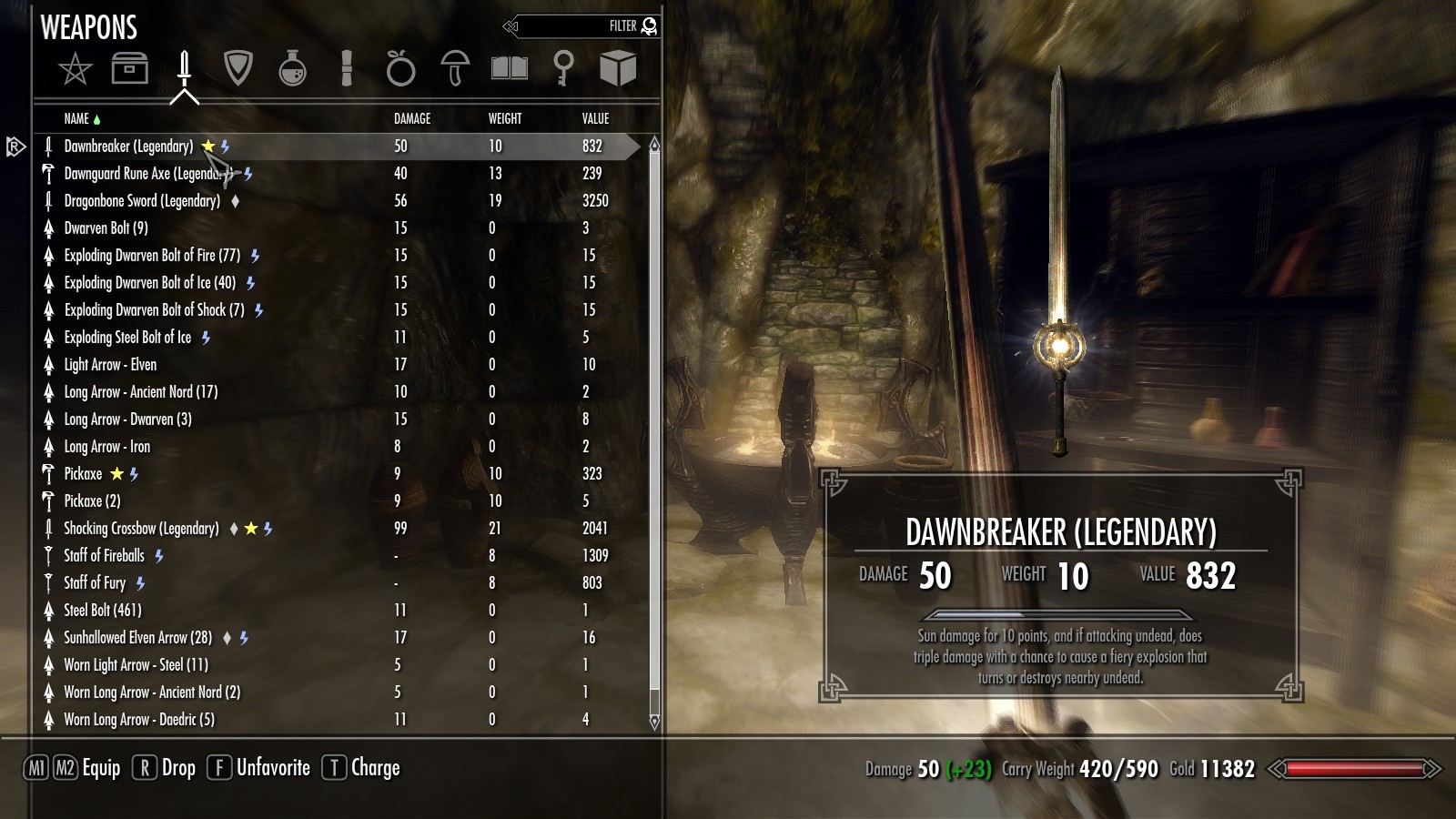The height and width of the screenshot is (819, 1456).
Task: Select the Dwarven Bolt (9) entry
Action: pos(106,228)
